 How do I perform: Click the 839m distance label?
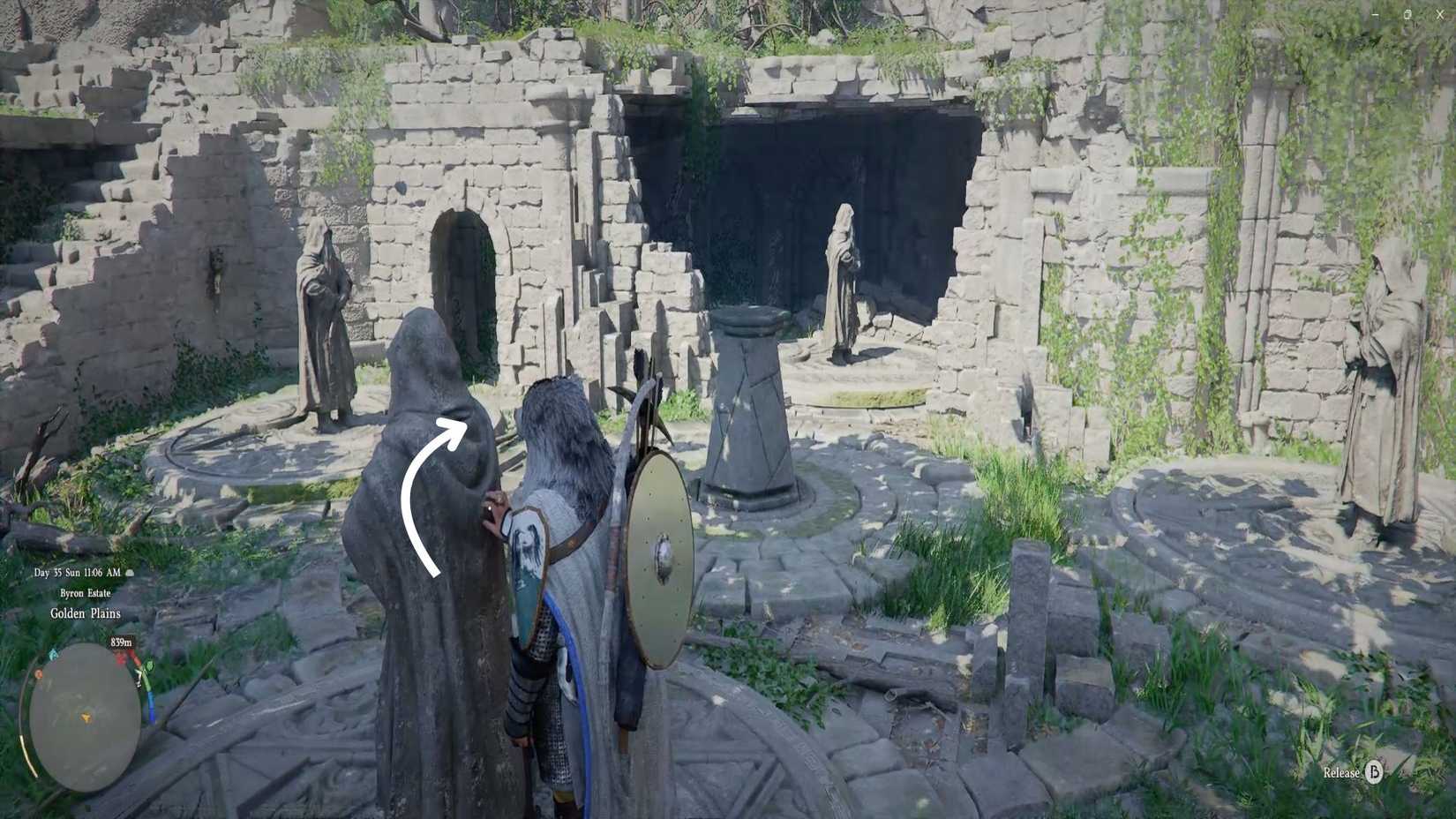tap(121, 642)
